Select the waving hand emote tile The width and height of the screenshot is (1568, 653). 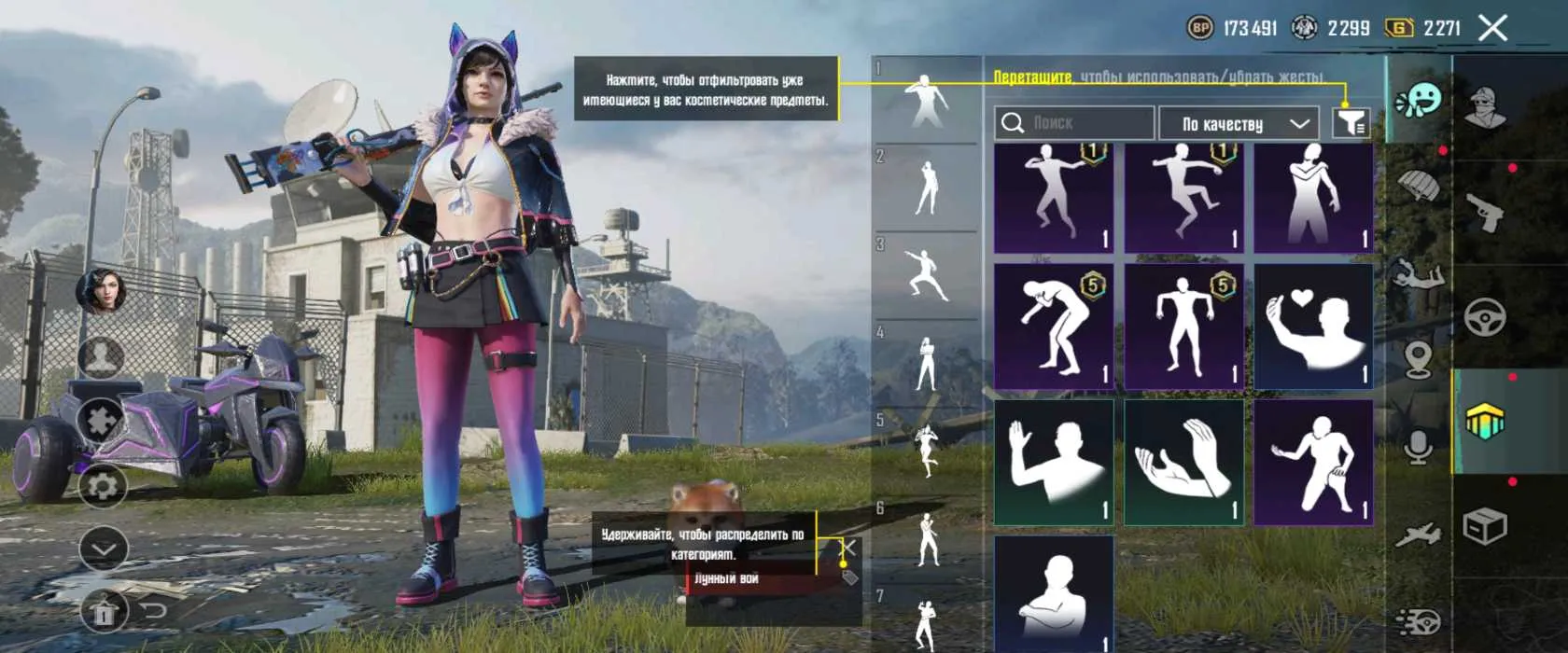pyautogui.click(x=1054, y=462)
